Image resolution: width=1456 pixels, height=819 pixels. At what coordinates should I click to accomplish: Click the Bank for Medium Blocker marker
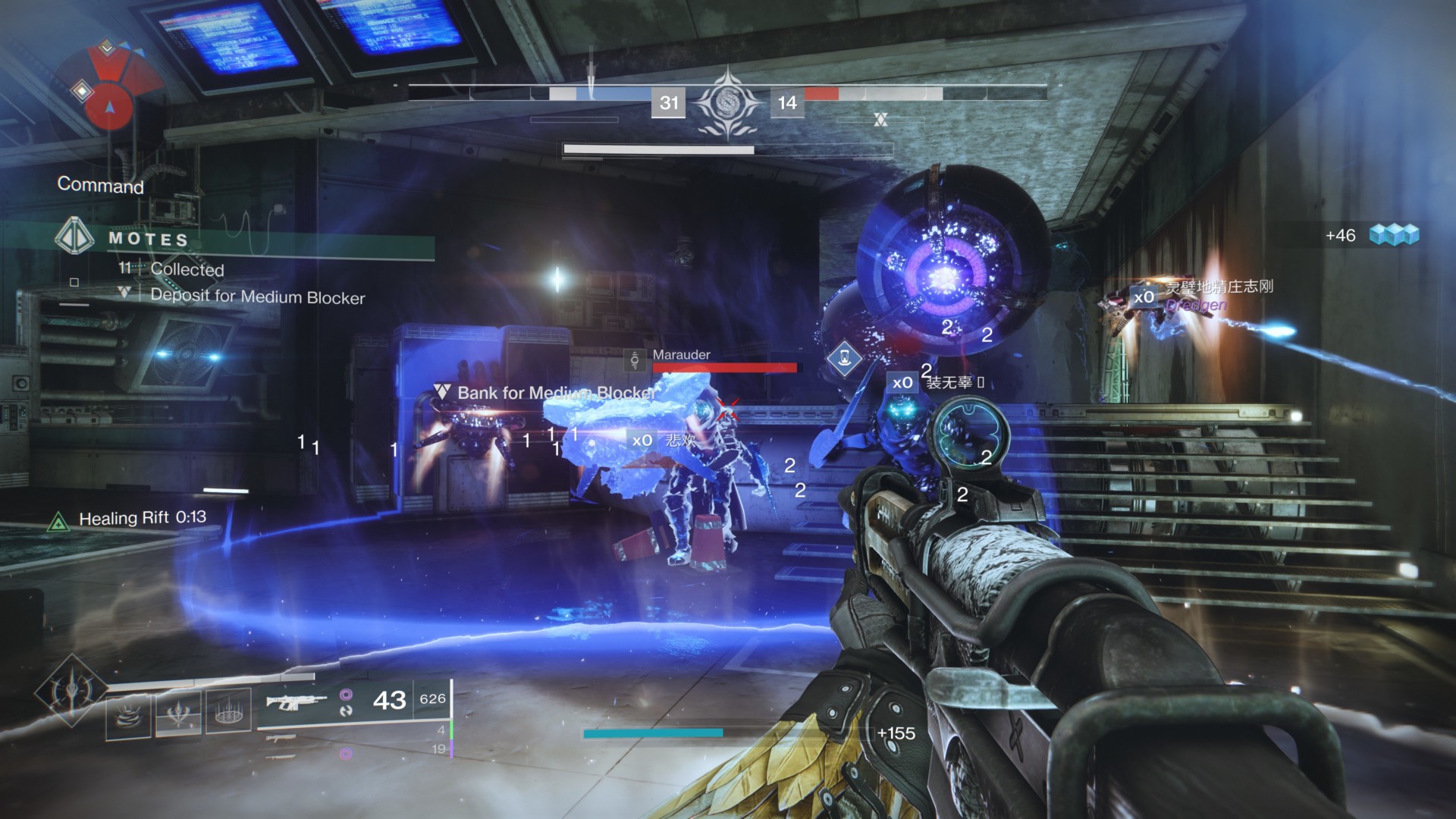click(x=441, y=392)
